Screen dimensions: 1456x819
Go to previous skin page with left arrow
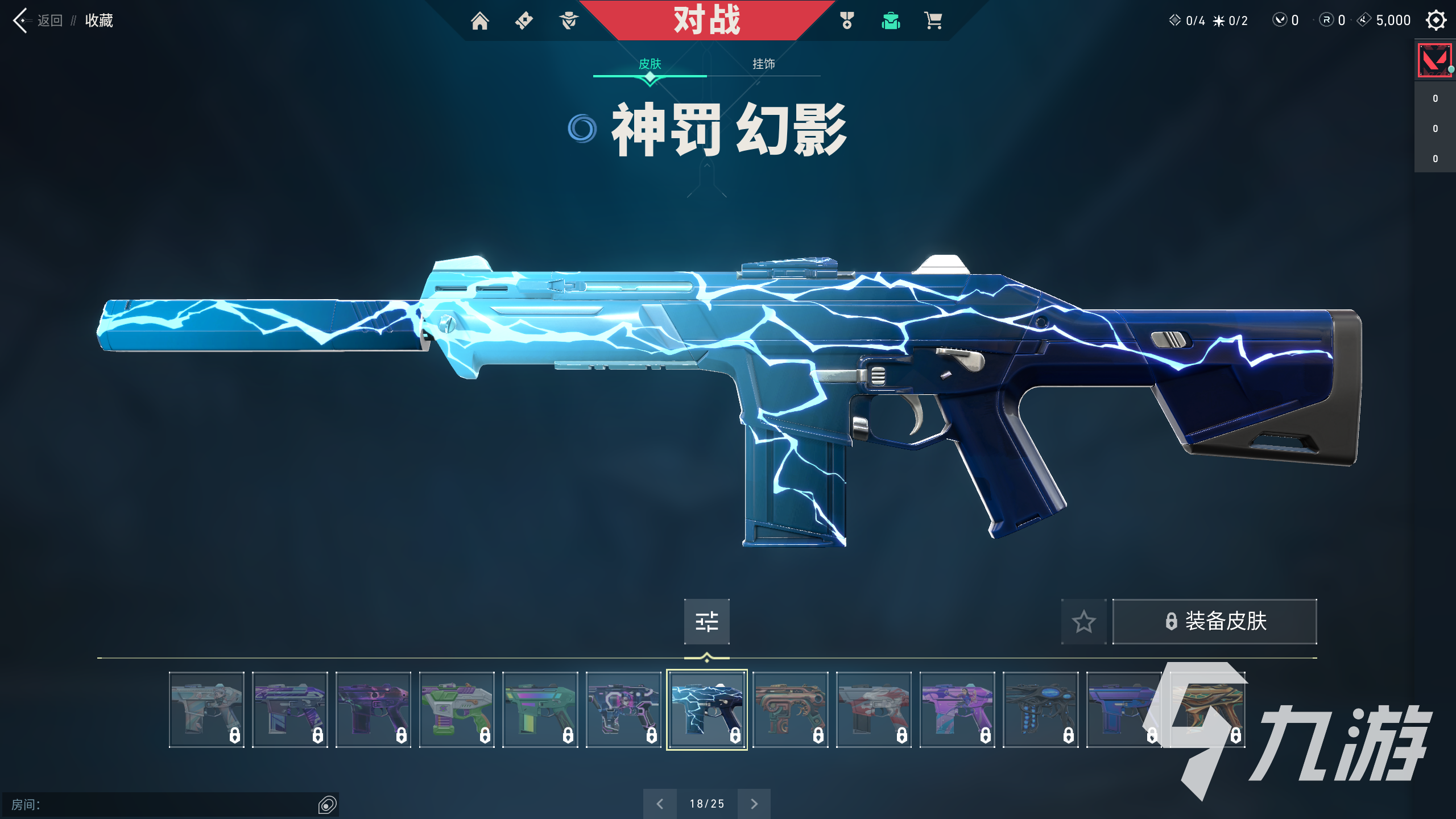(x=660, y=804)
